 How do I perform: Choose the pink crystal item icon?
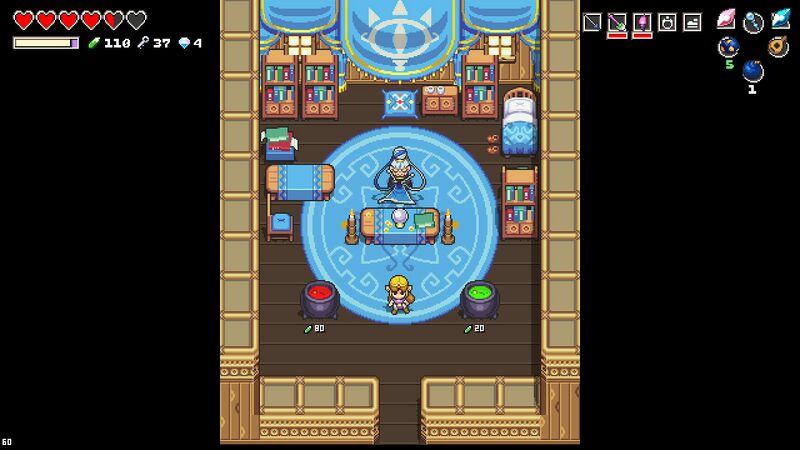click(x=727, y=19)
